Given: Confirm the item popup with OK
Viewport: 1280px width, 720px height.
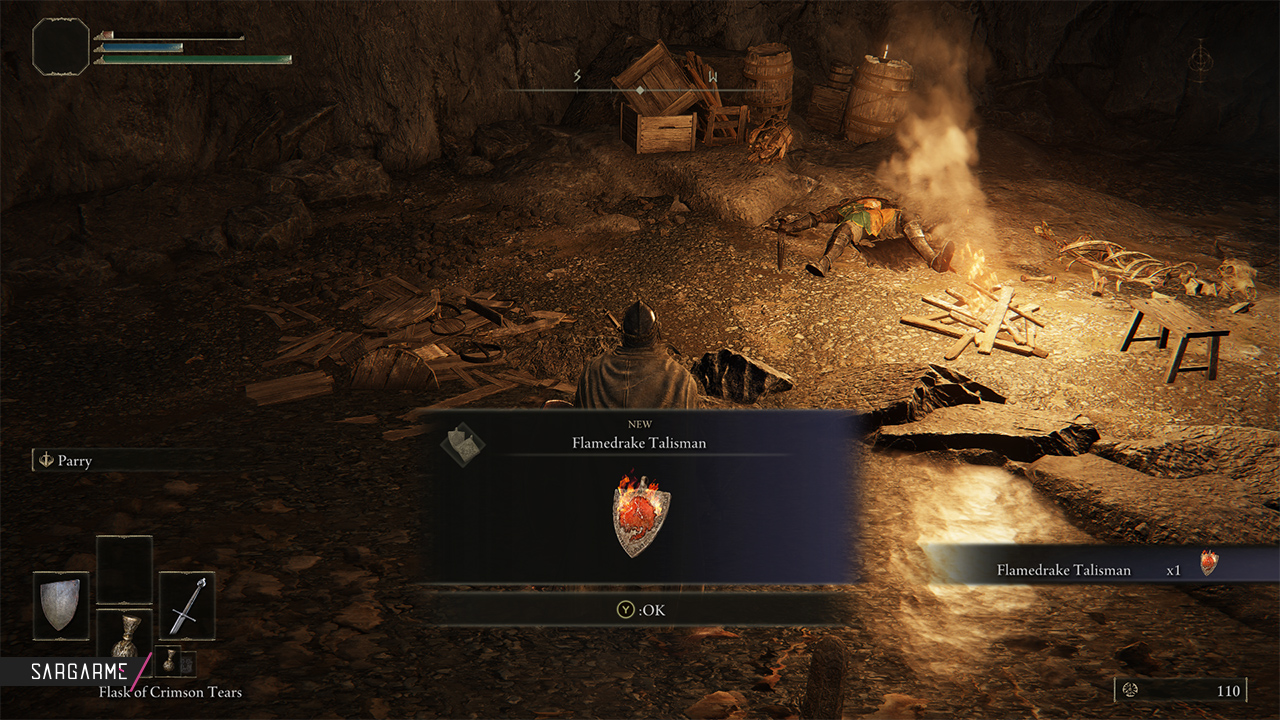Looking at the screenshot, I should click(640, 609).
